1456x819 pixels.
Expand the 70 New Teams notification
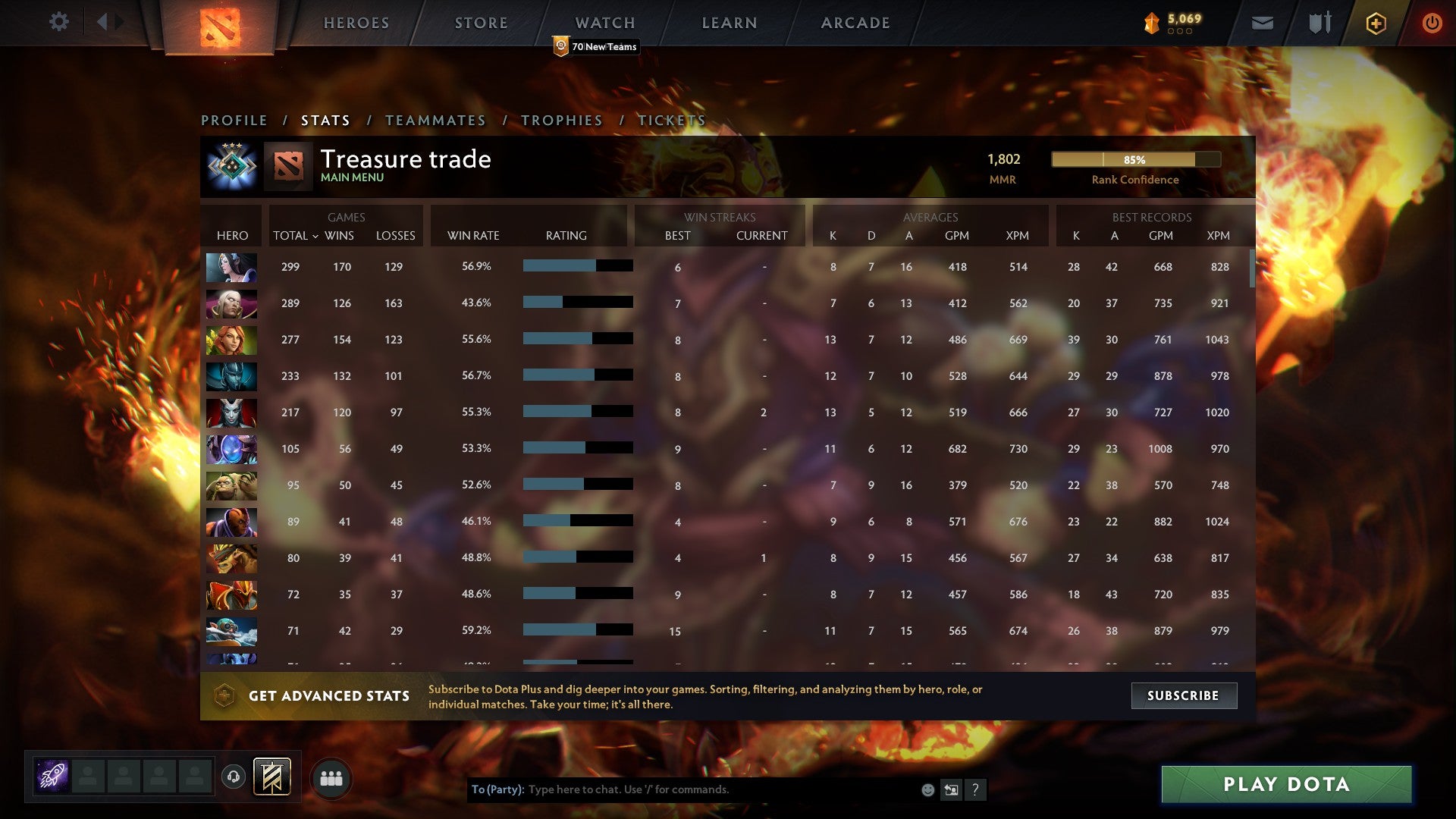(x=596, y=46)
